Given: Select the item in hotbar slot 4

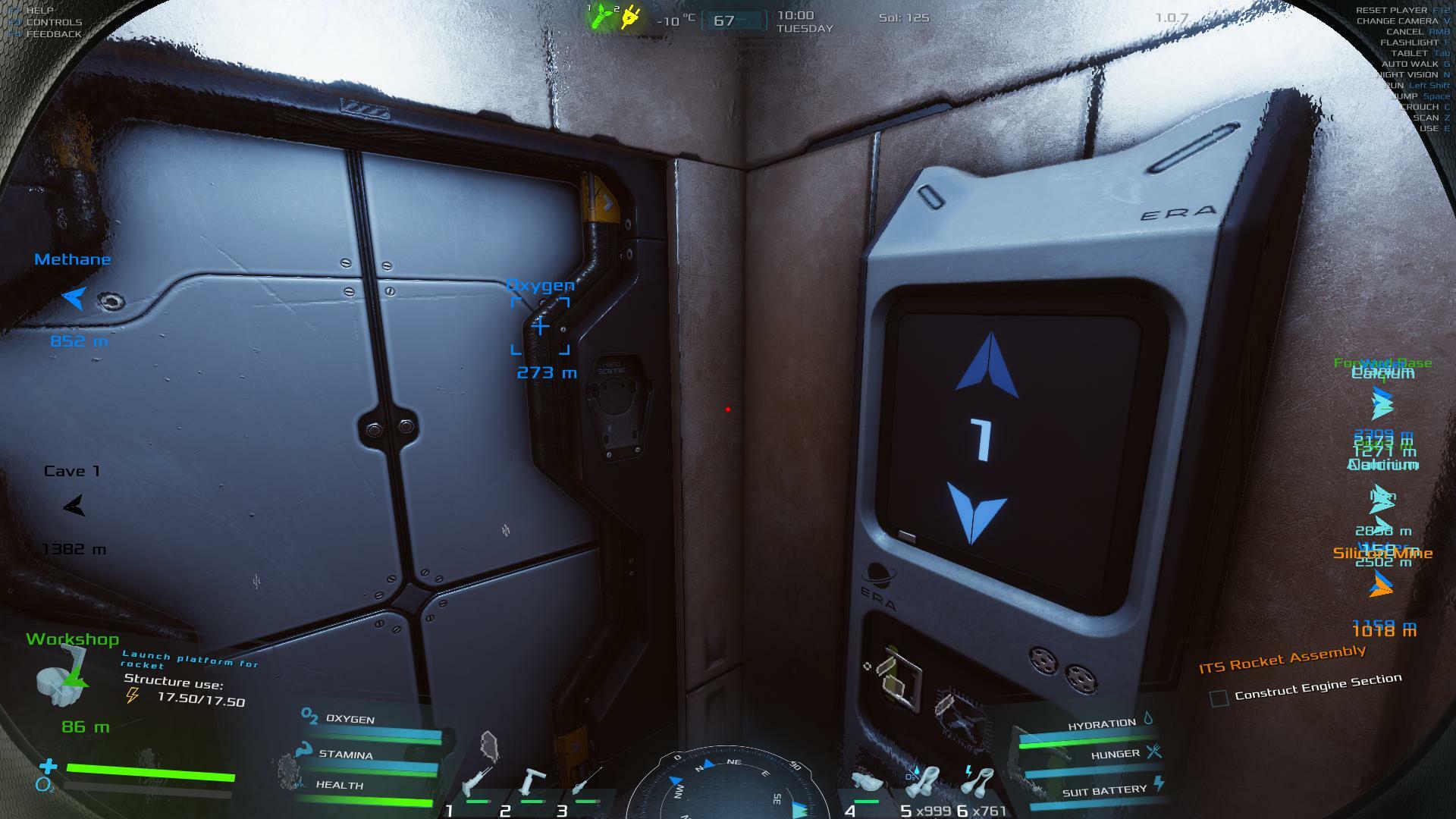Looking at the screenshot, I should 865,783.
